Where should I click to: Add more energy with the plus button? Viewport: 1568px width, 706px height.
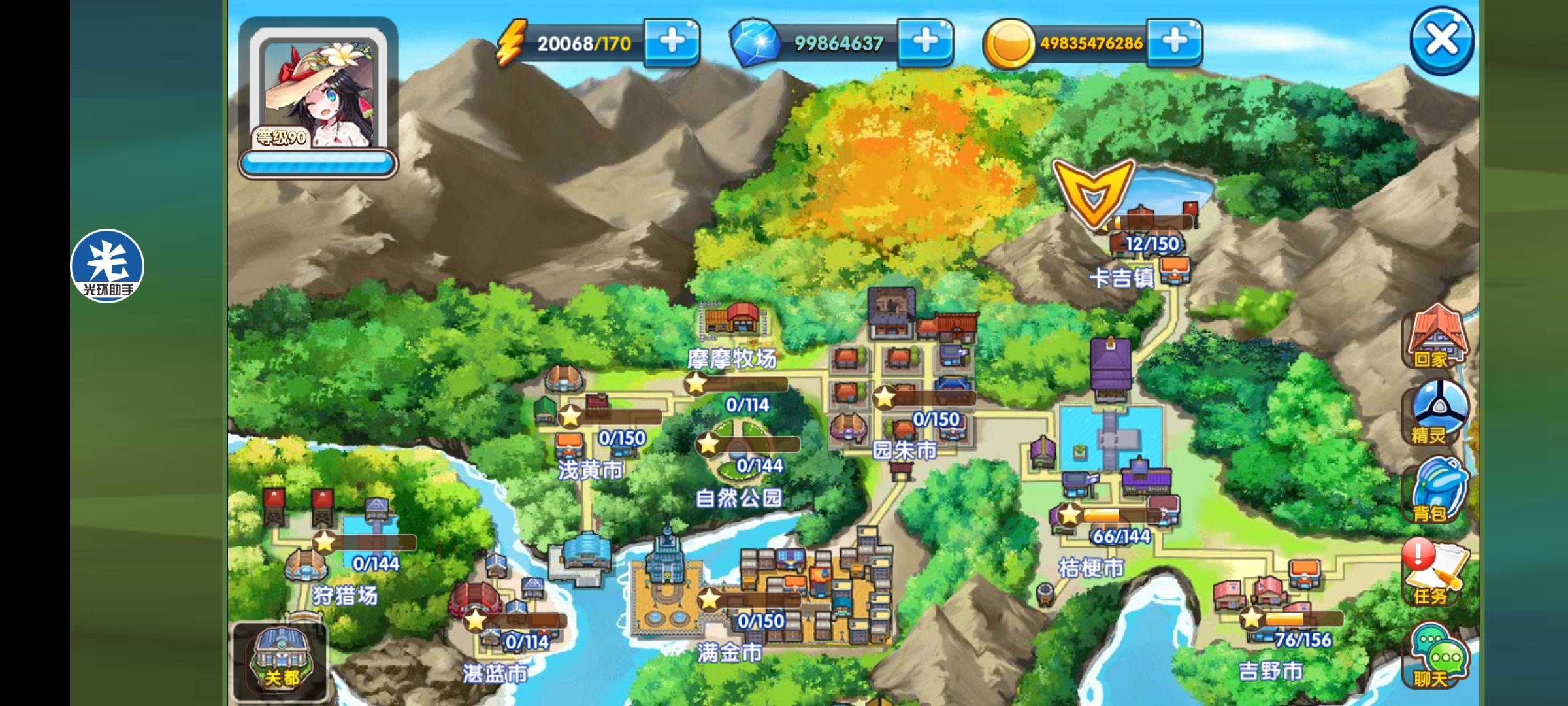coord(672,42)
